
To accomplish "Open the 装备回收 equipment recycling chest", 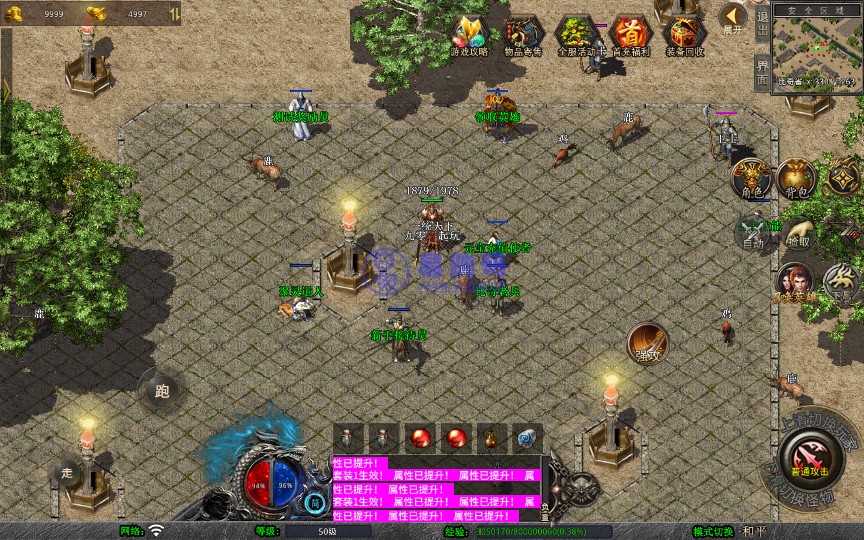I will 684,35.
